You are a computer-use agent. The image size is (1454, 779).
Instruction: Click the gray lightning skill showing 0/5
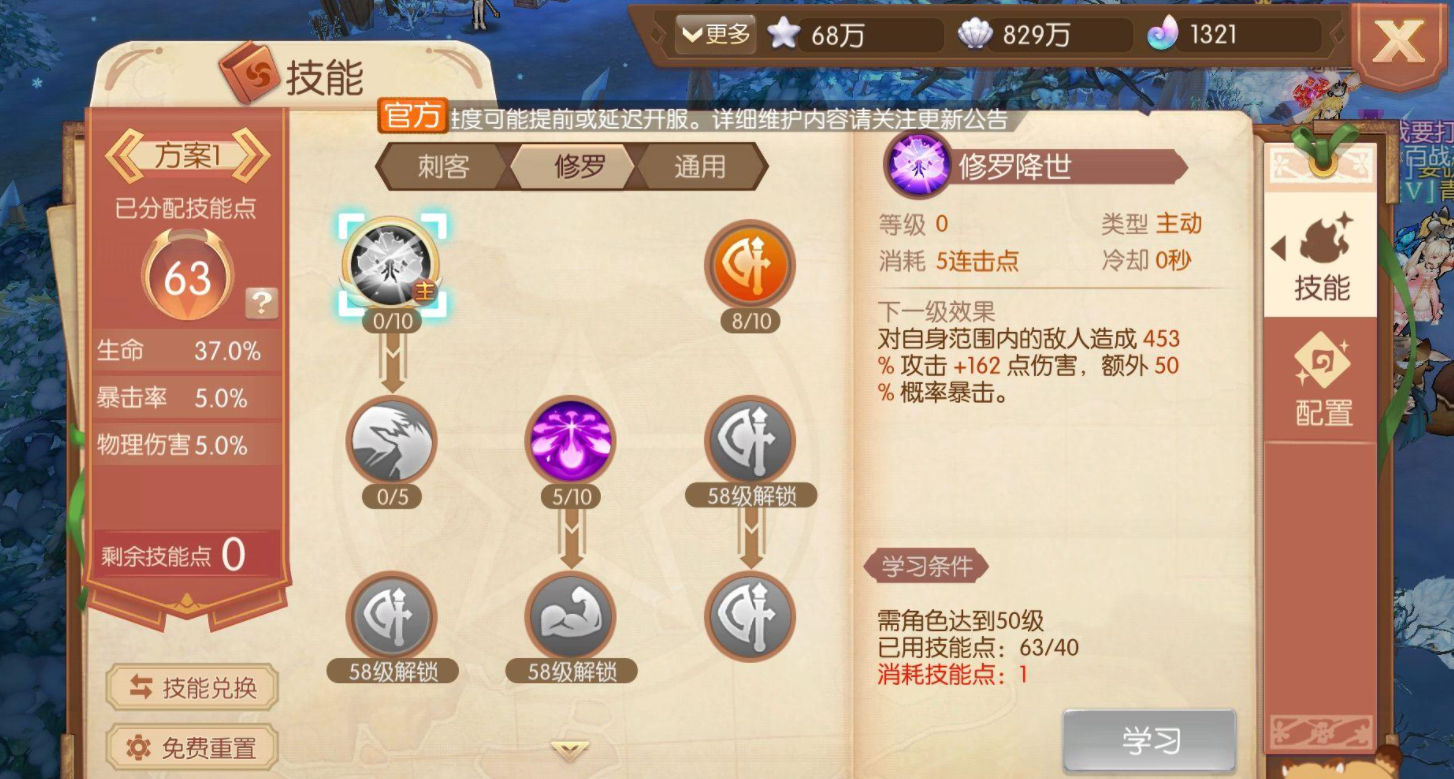point(392,440)
